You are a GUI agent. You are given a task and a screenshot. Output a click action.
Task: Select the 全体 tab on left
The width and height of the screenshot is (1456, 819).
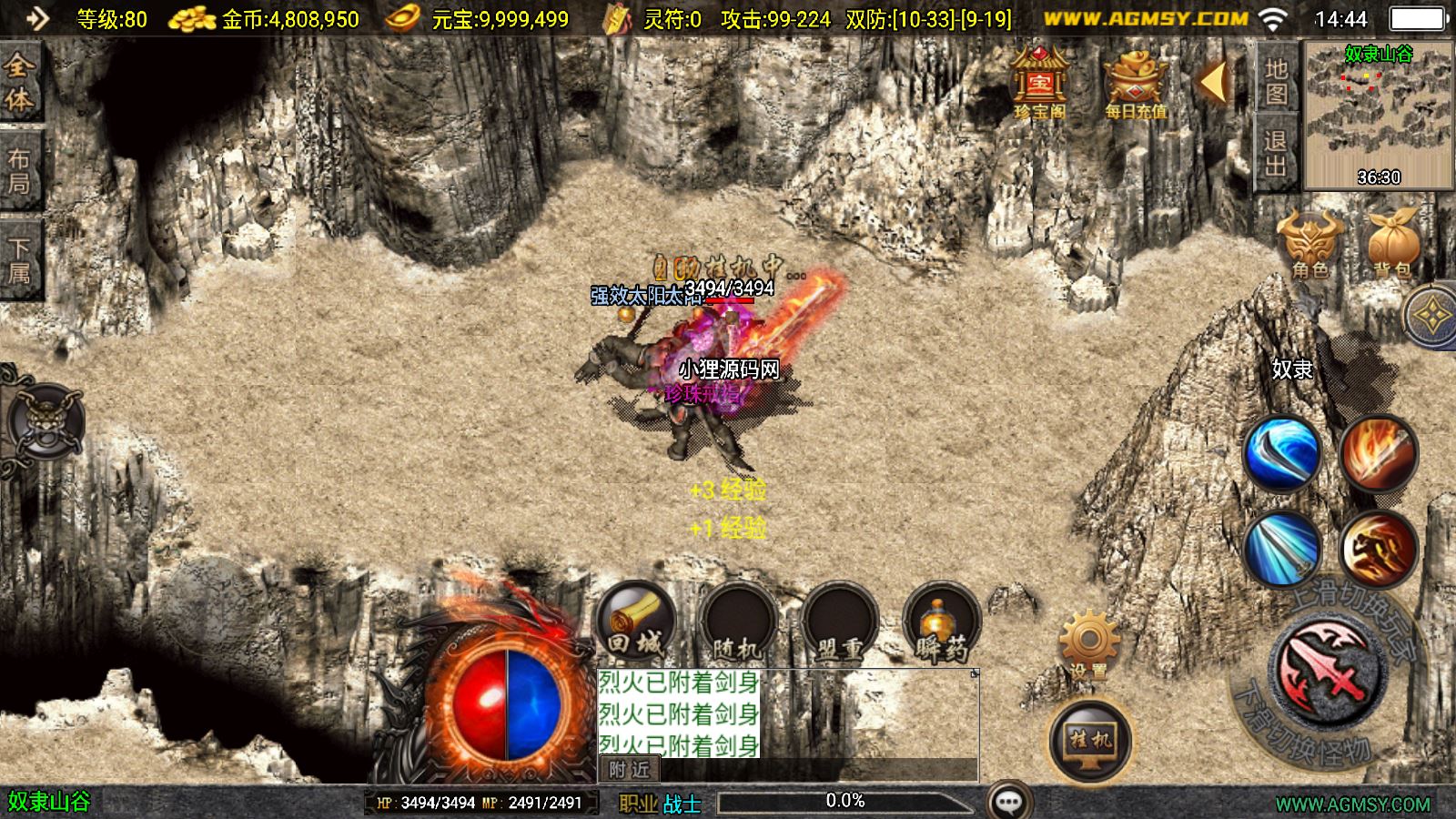point(20,82)
